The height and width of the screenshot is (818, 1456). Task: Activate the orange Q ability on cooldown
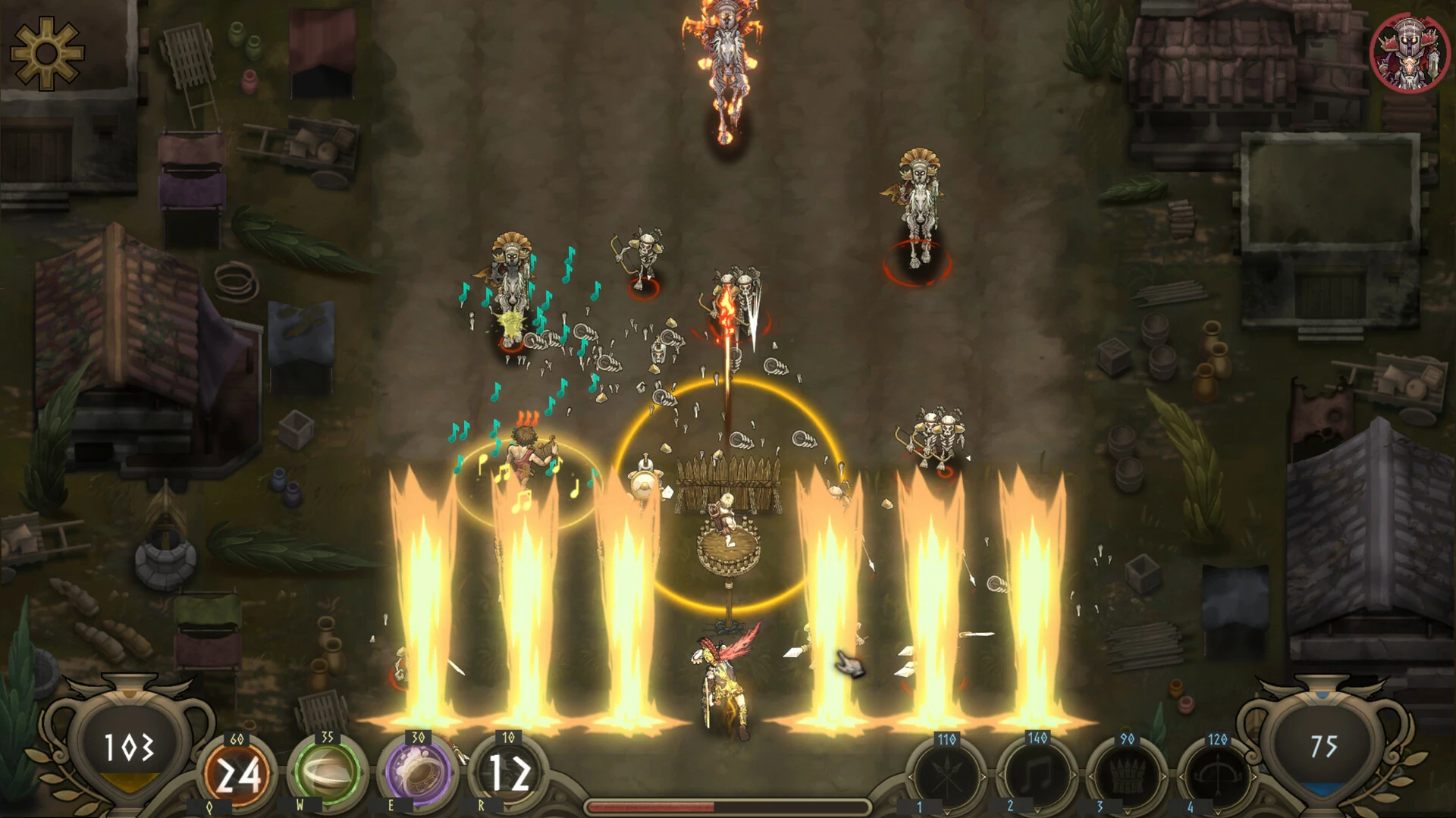tap(237, 774)
